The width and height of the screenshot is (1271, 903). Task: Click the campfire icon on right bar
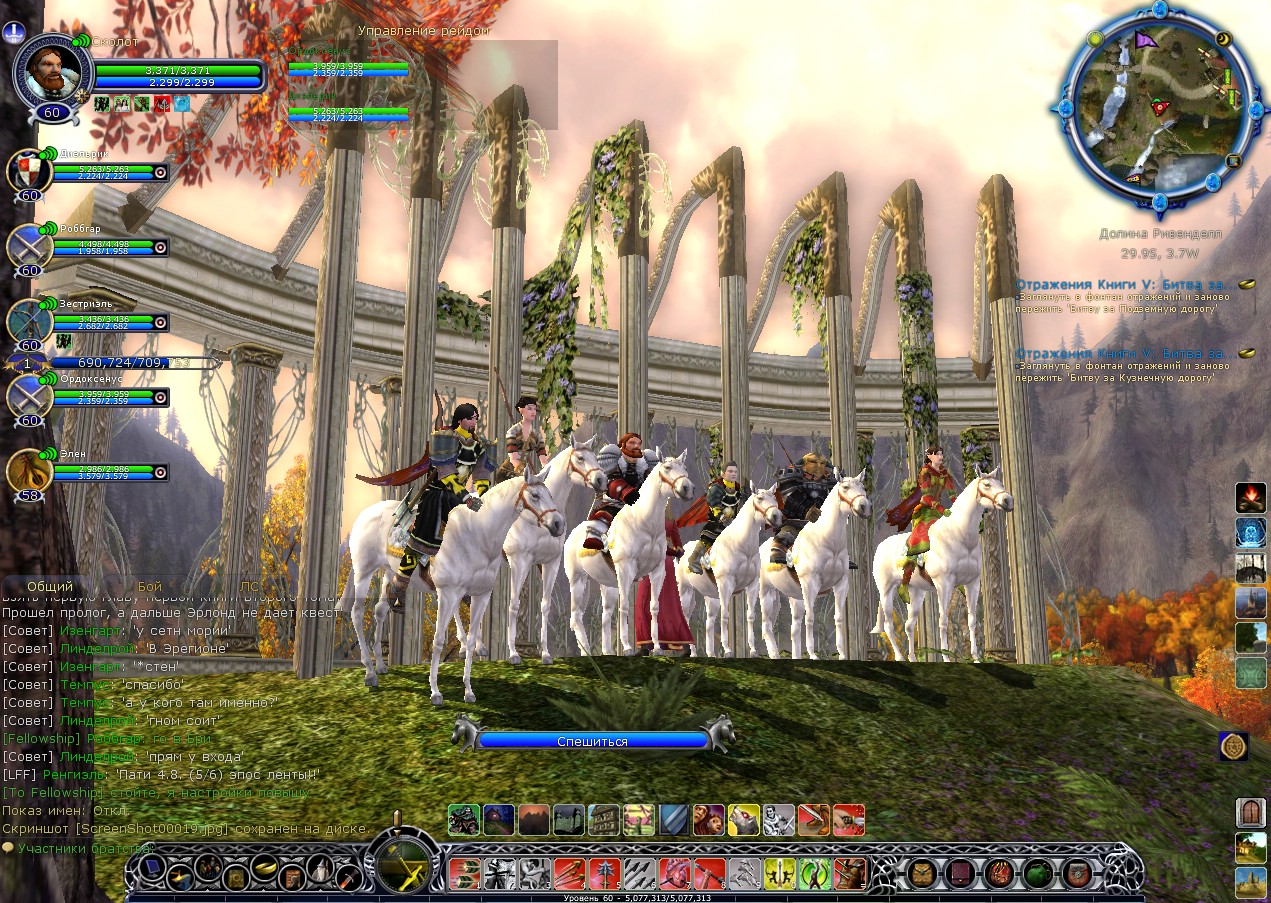pos(1250,496)
